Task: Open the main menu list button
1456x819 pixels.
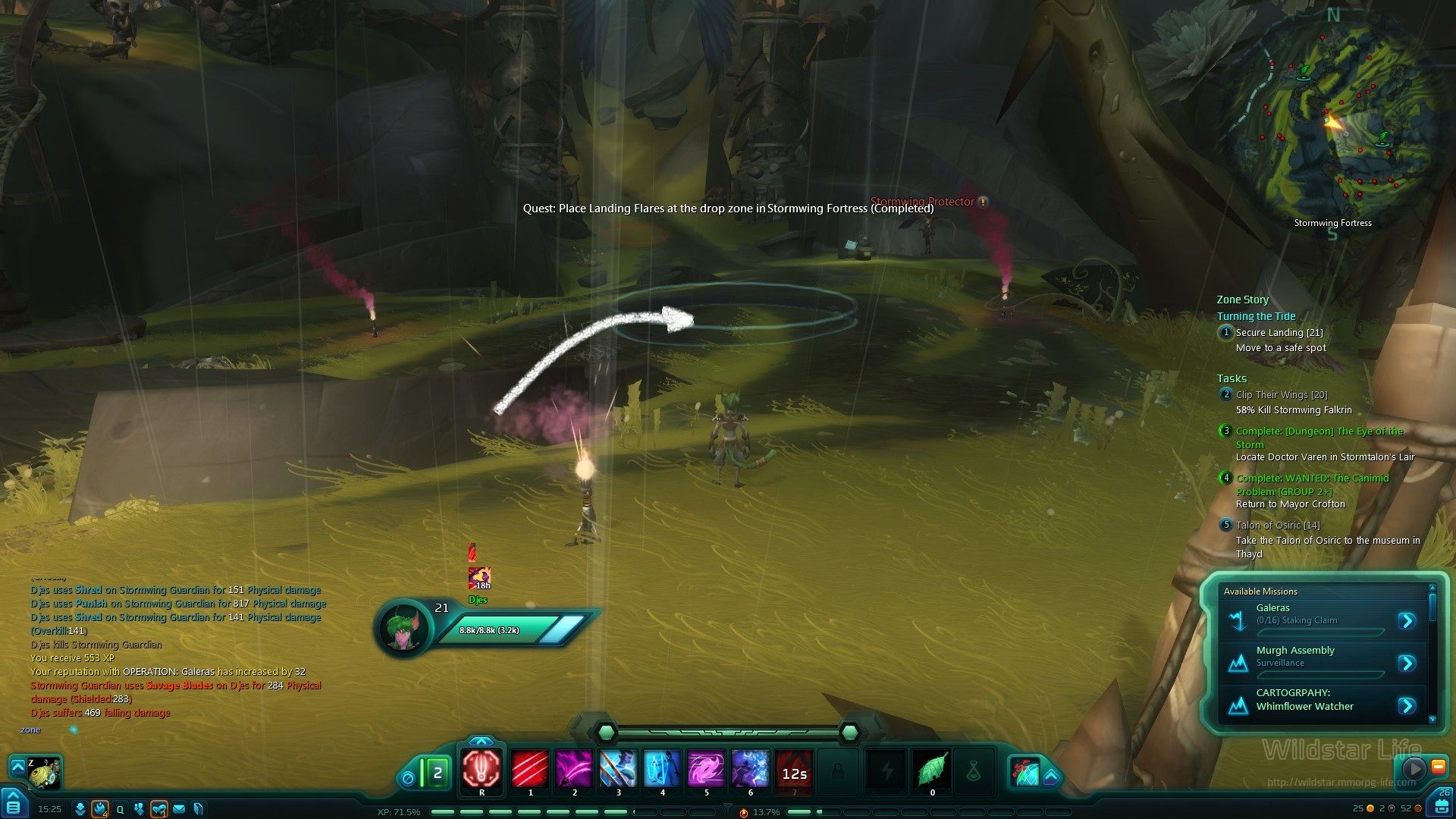Action: 14,805
